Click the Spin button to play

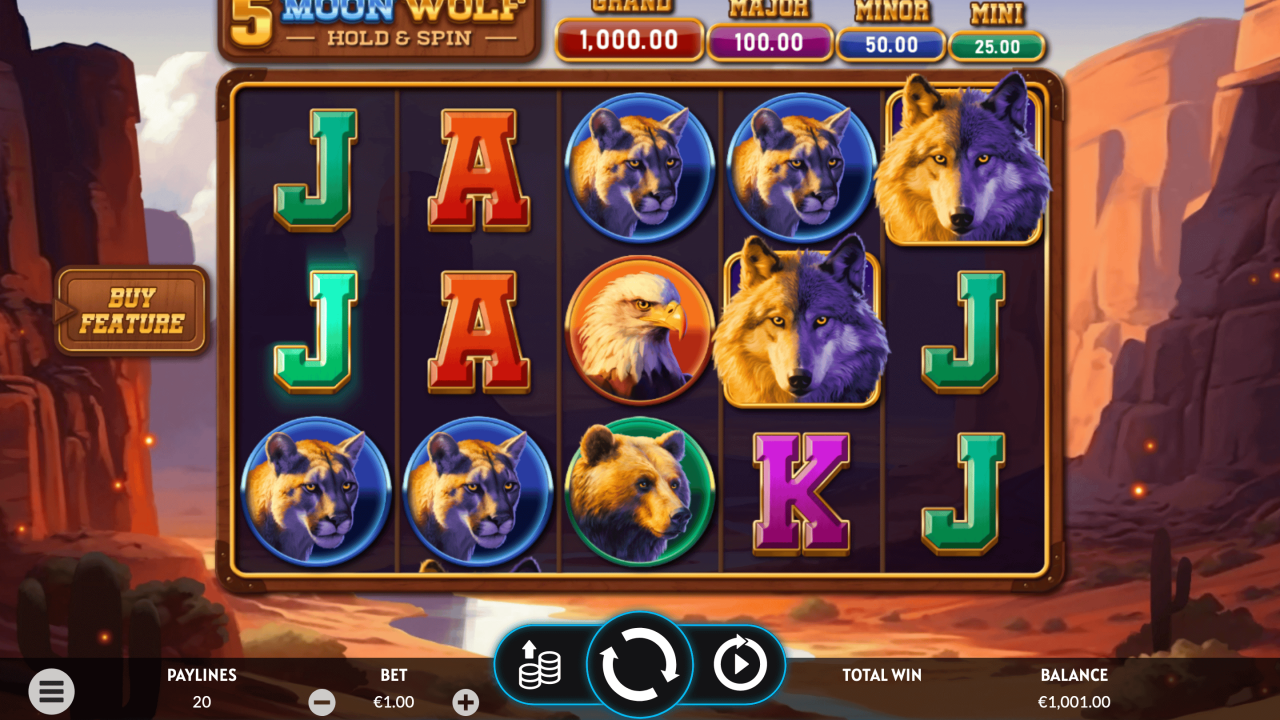[x=640, y=663]
